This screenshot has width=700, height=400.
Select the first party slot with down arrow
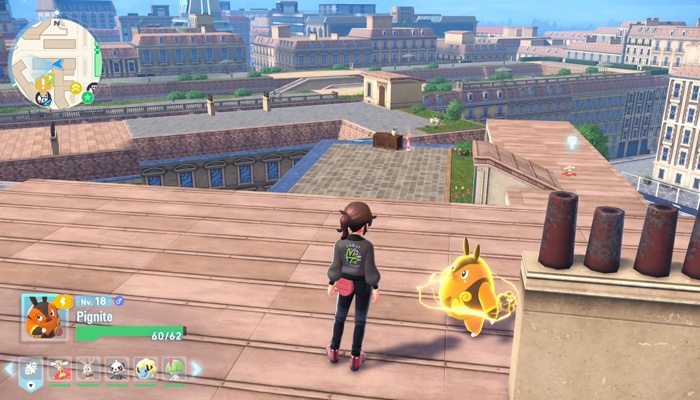(32, 371)
